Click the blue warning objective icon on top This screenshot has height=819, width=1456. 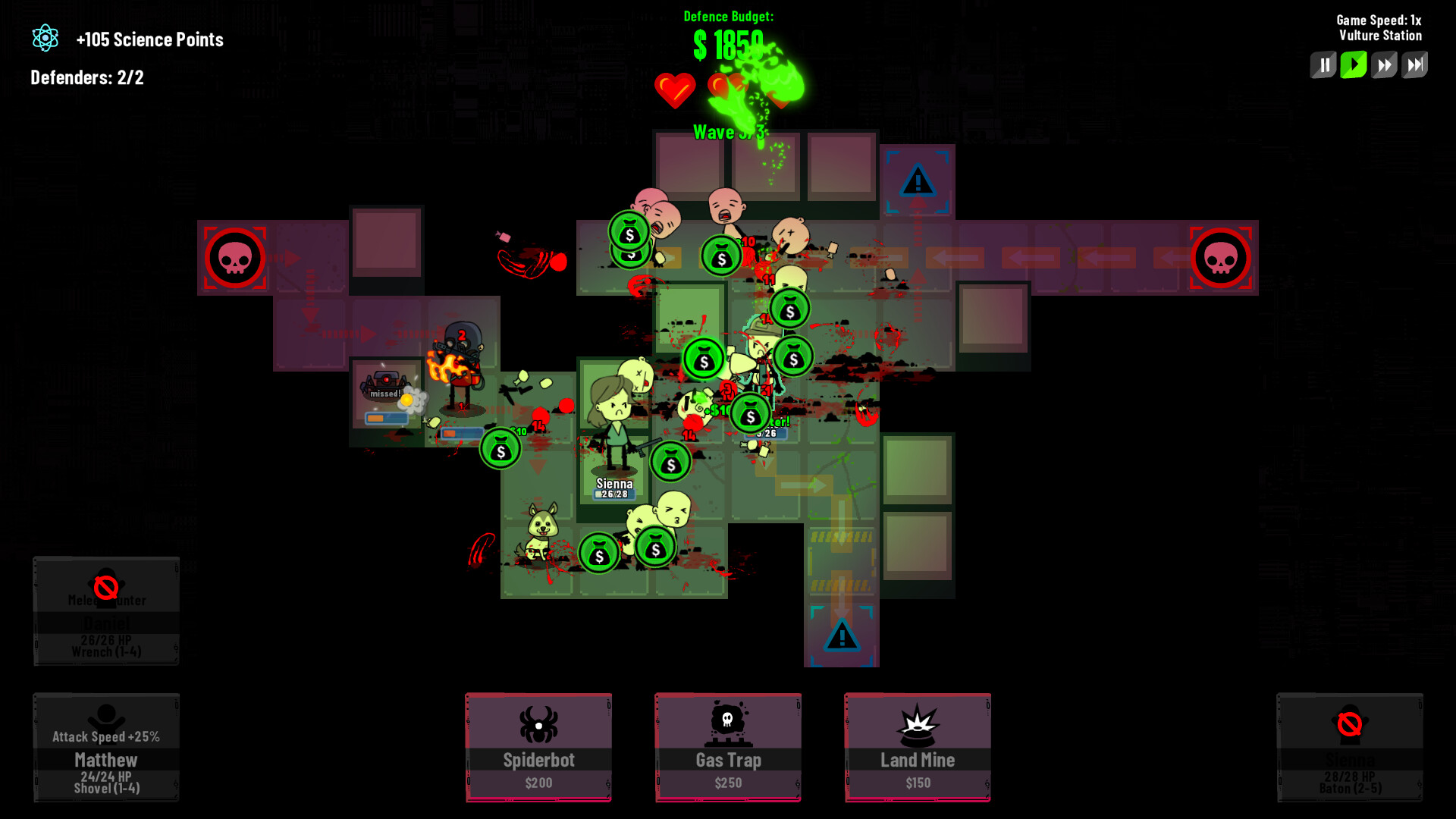point(918,180)
